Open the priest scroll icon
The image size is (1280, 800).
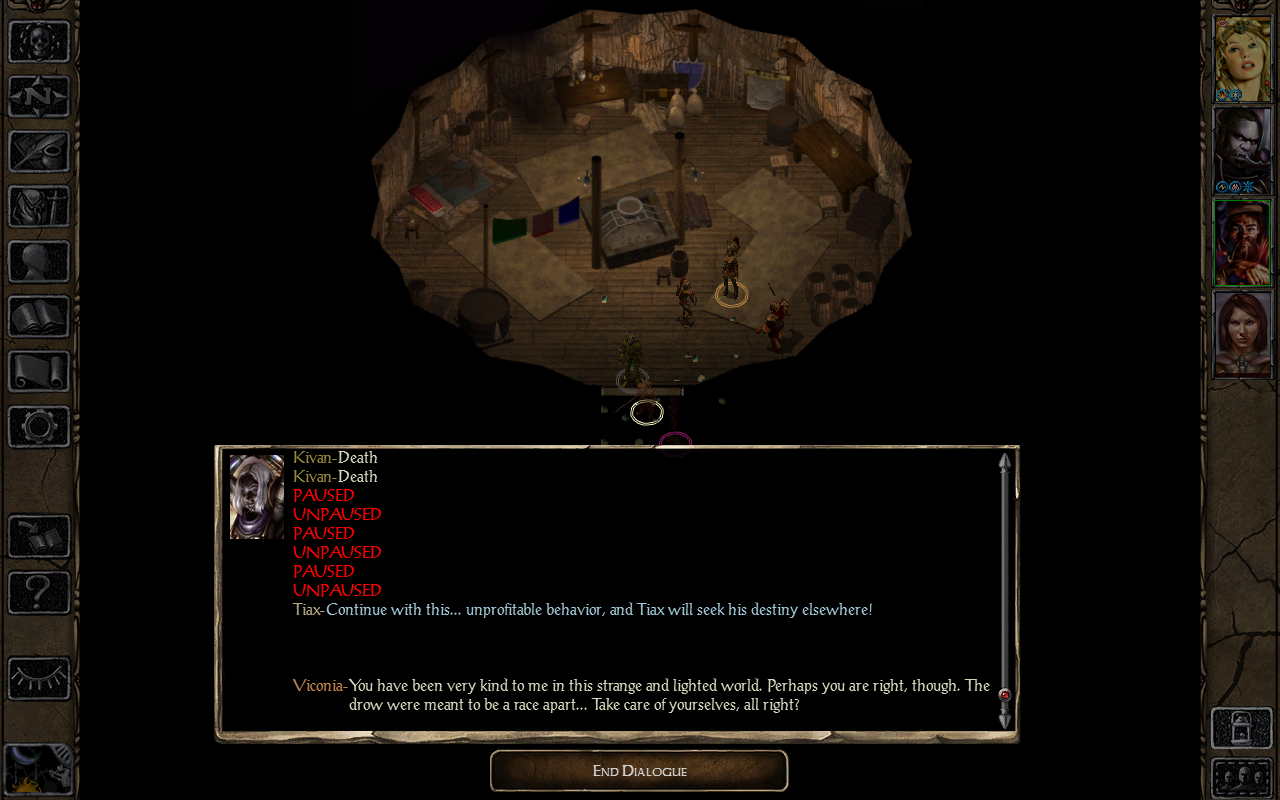click(x=39, y=372)
